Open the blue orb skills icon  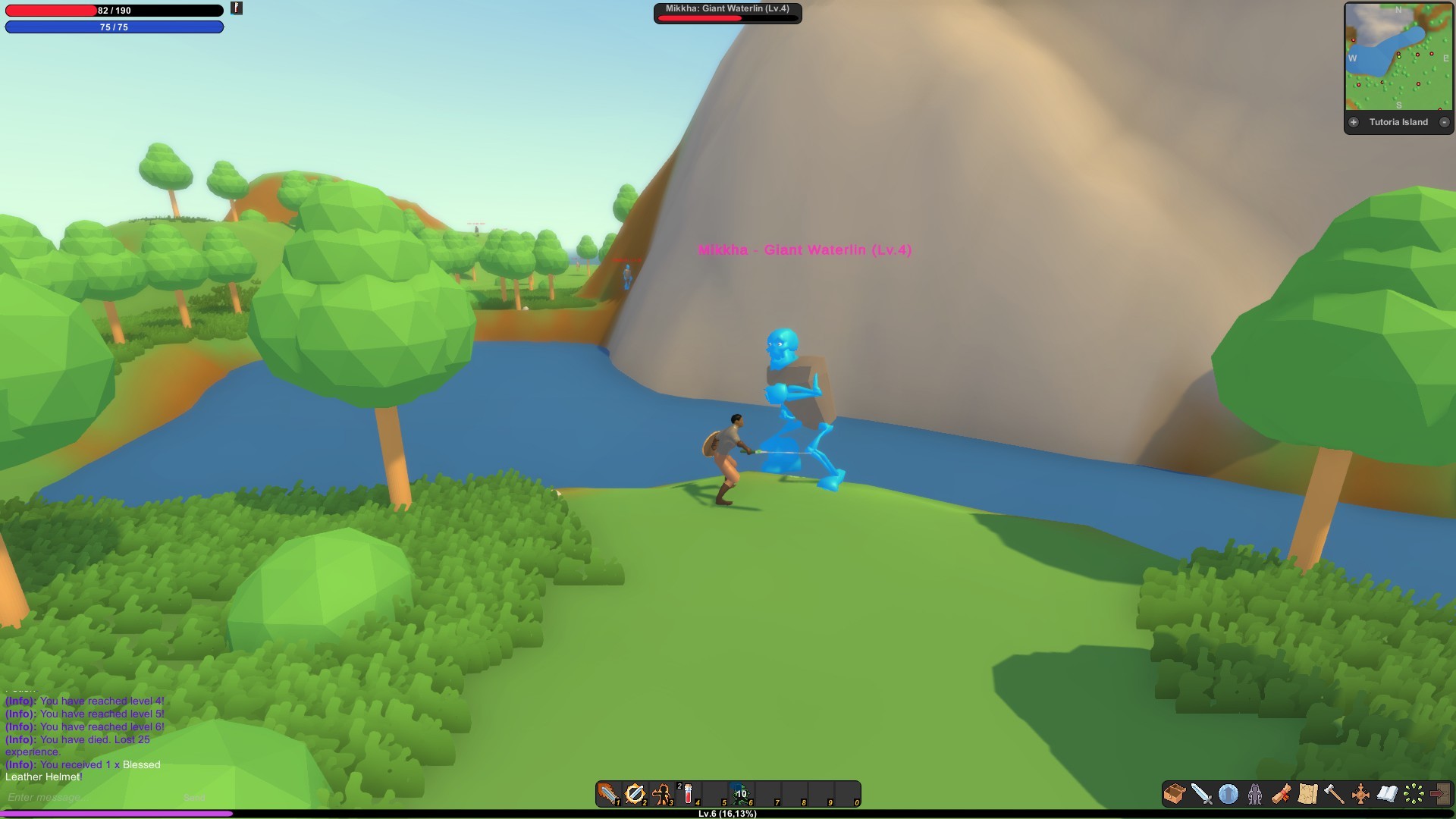pyautogui.click(x=1227, y=795)
